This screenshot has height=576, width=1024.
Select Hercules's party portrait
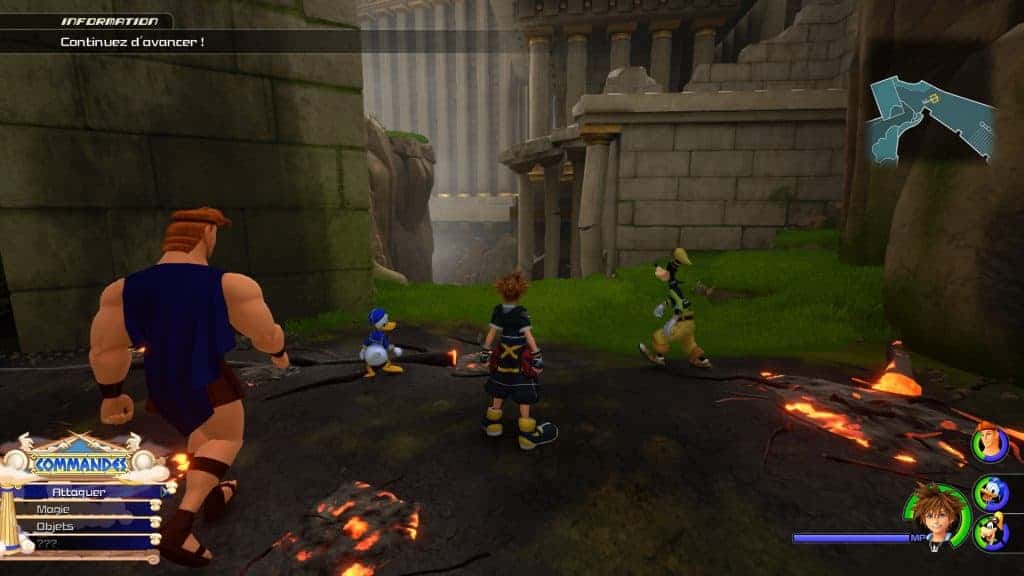990,443
